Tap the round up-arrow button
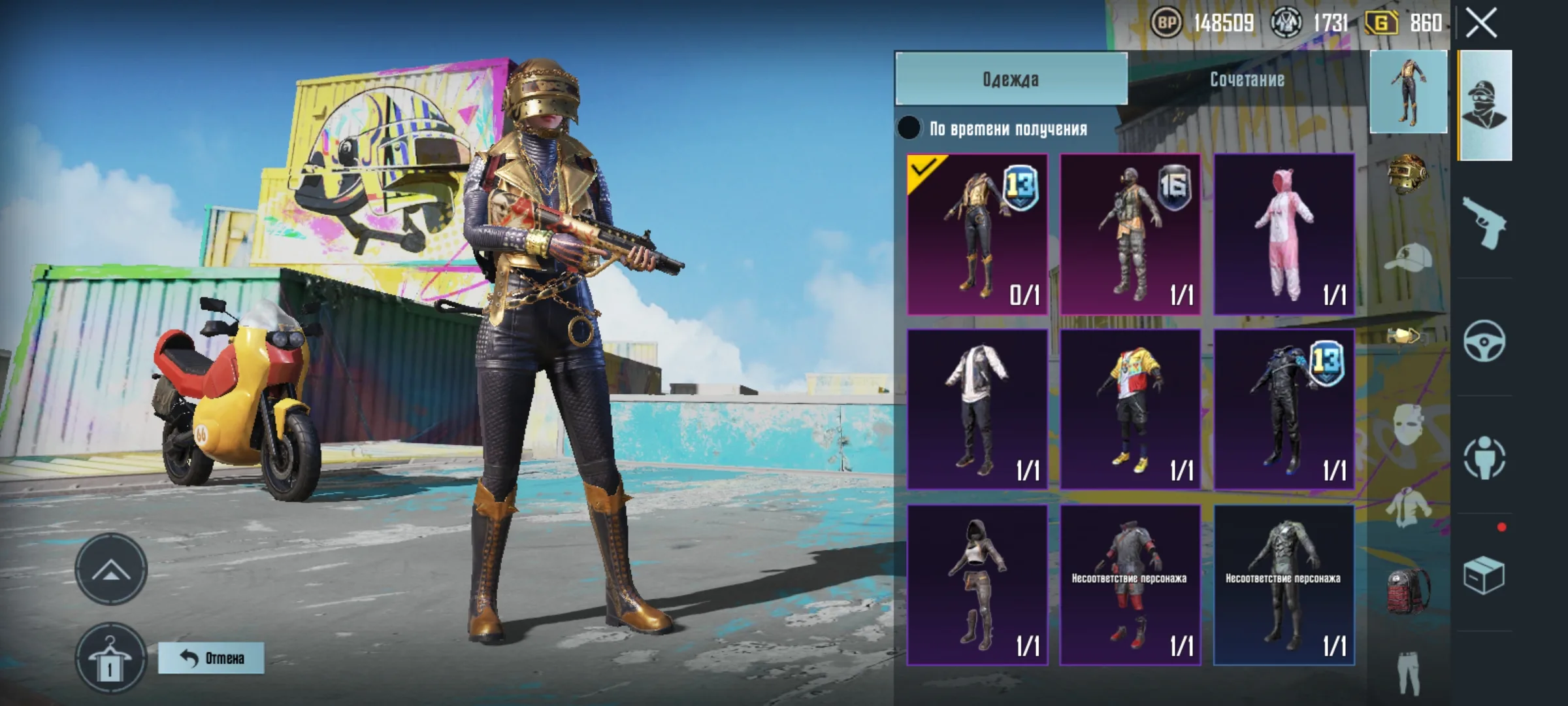Viewport: 1568px width, 706px height. click(x=110, y=569)
